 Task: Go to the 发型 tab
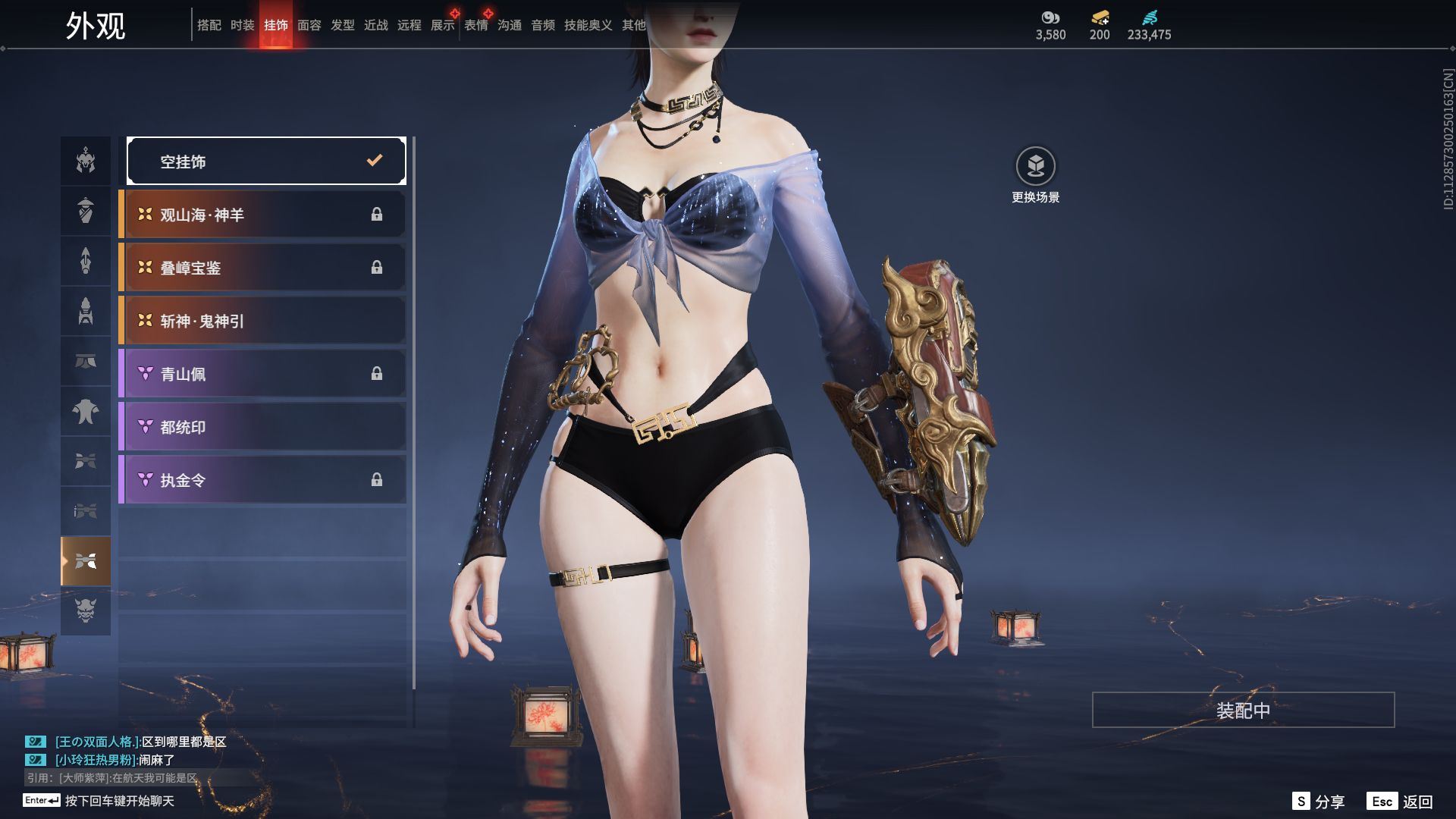coord(342,26)
